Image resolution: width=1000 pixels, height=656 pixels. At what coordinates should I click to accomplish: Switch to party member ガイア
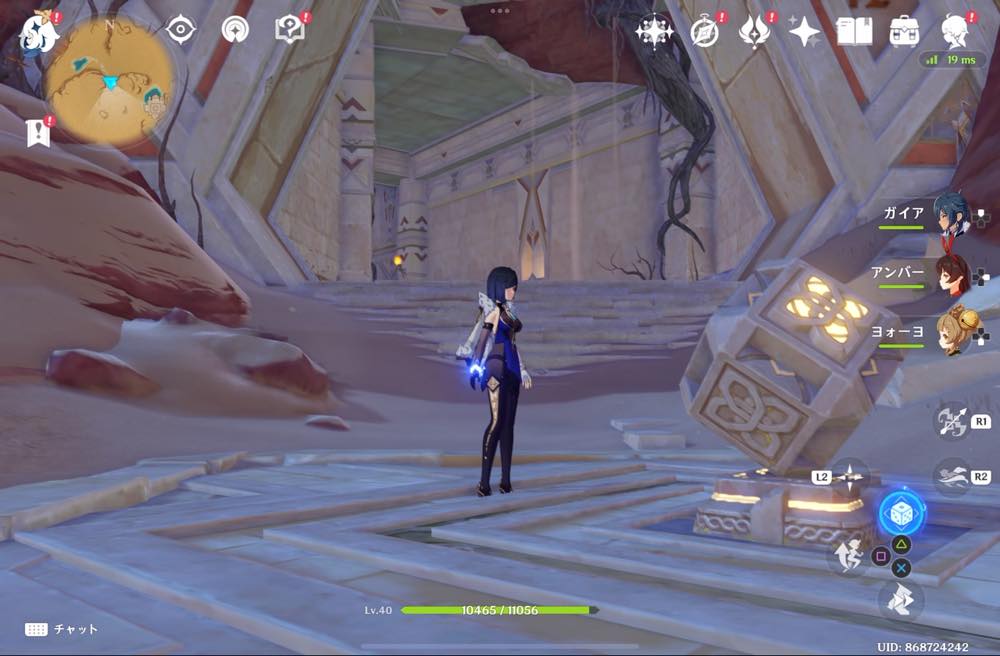point(951,214)
